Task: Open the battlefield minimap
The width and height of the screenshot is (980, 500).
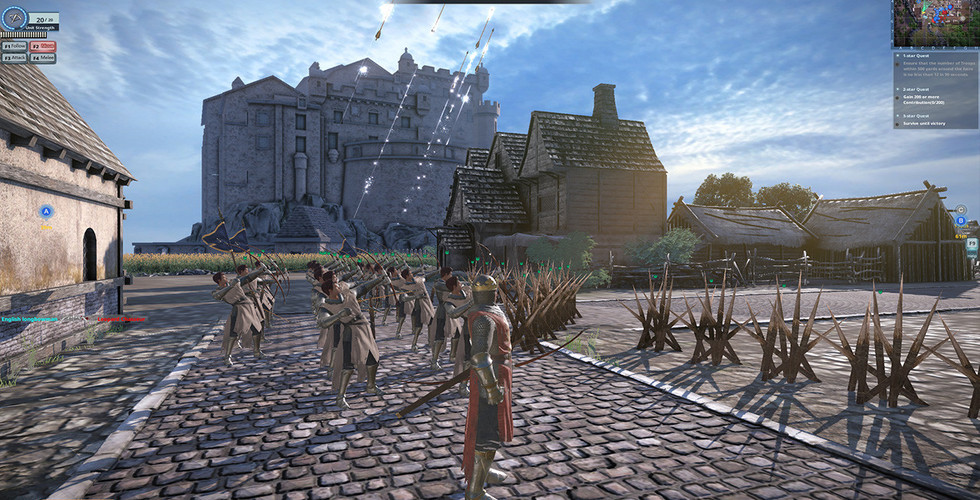Action: (935, 22)
